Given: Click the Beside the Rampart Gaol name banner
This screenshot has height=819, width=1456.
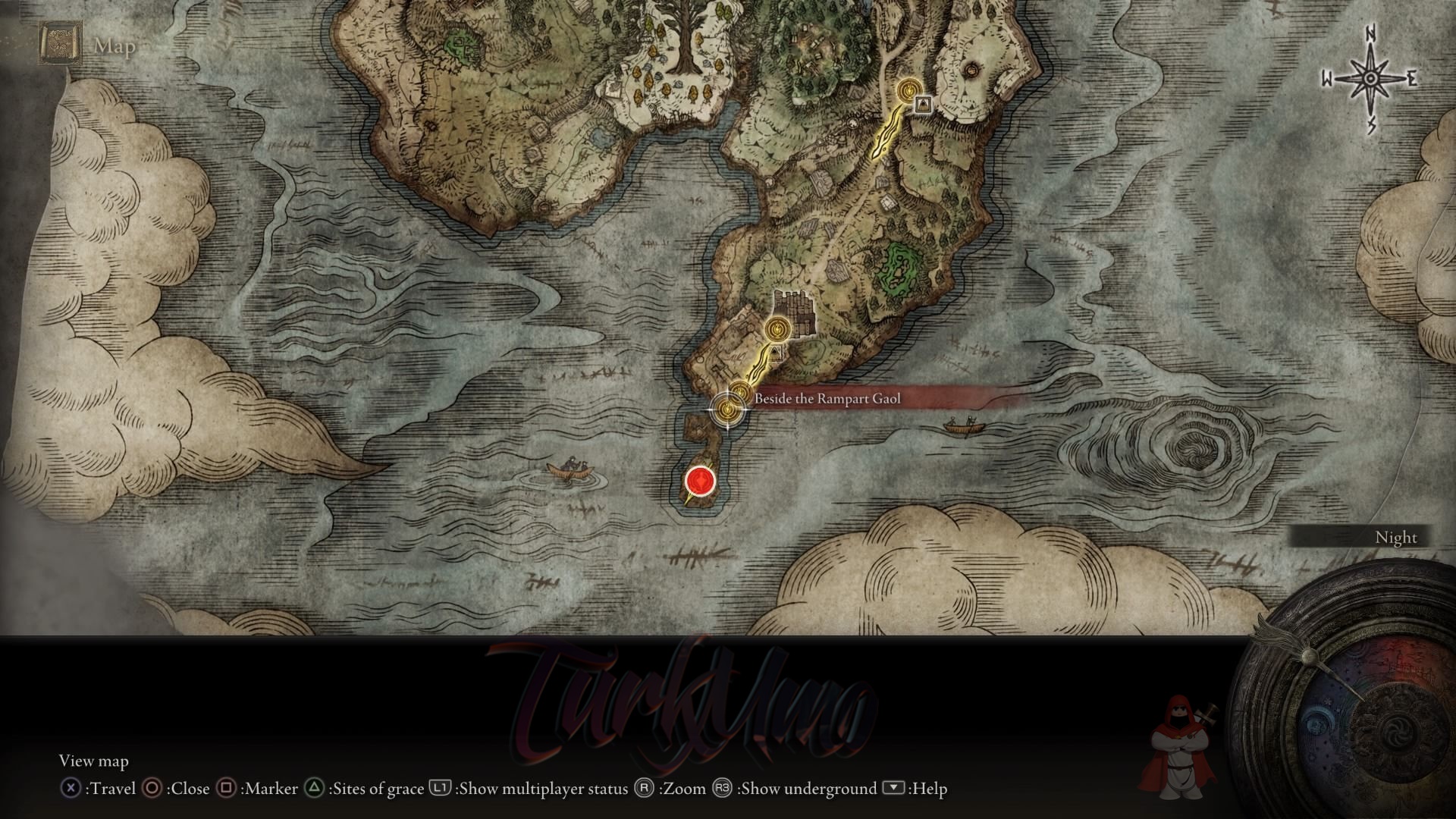Looking at the screenshot, I should [x=827, y=398].
